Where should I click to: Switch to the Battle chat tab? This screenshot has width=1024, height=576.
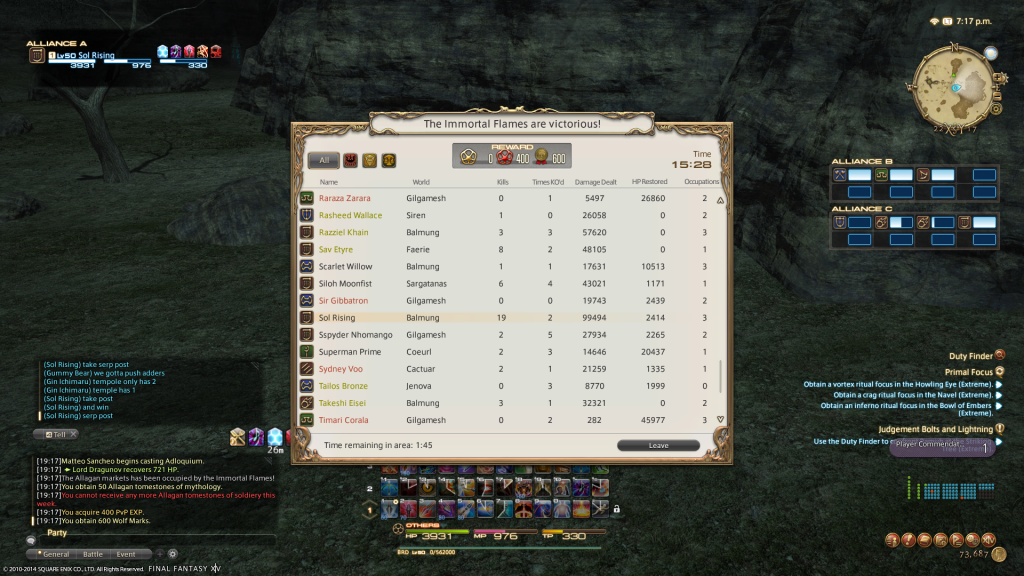coord(92,553)
